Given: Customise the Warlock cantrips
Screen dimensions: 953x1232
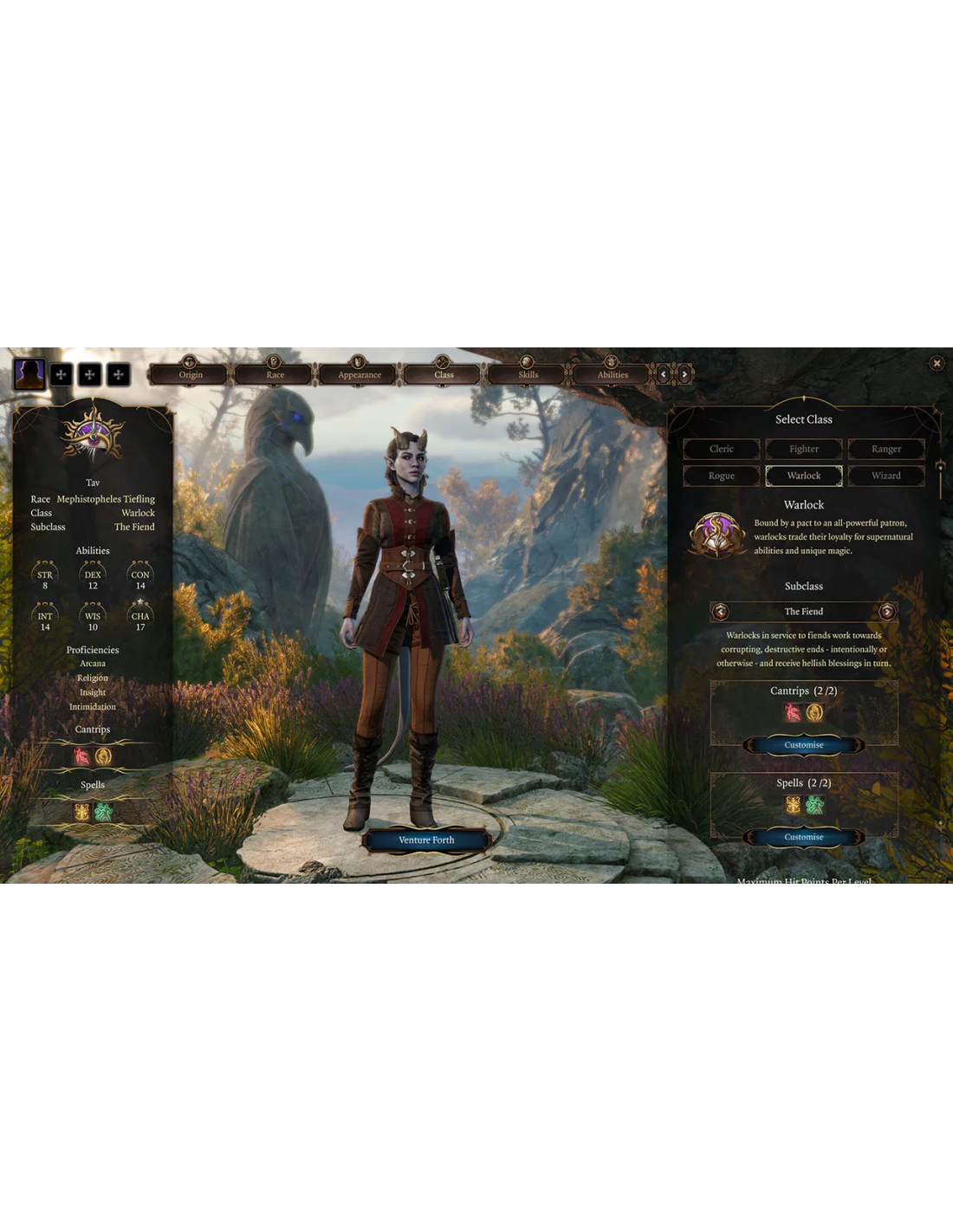Looking at the screenshot, I should tap(803, 745).
